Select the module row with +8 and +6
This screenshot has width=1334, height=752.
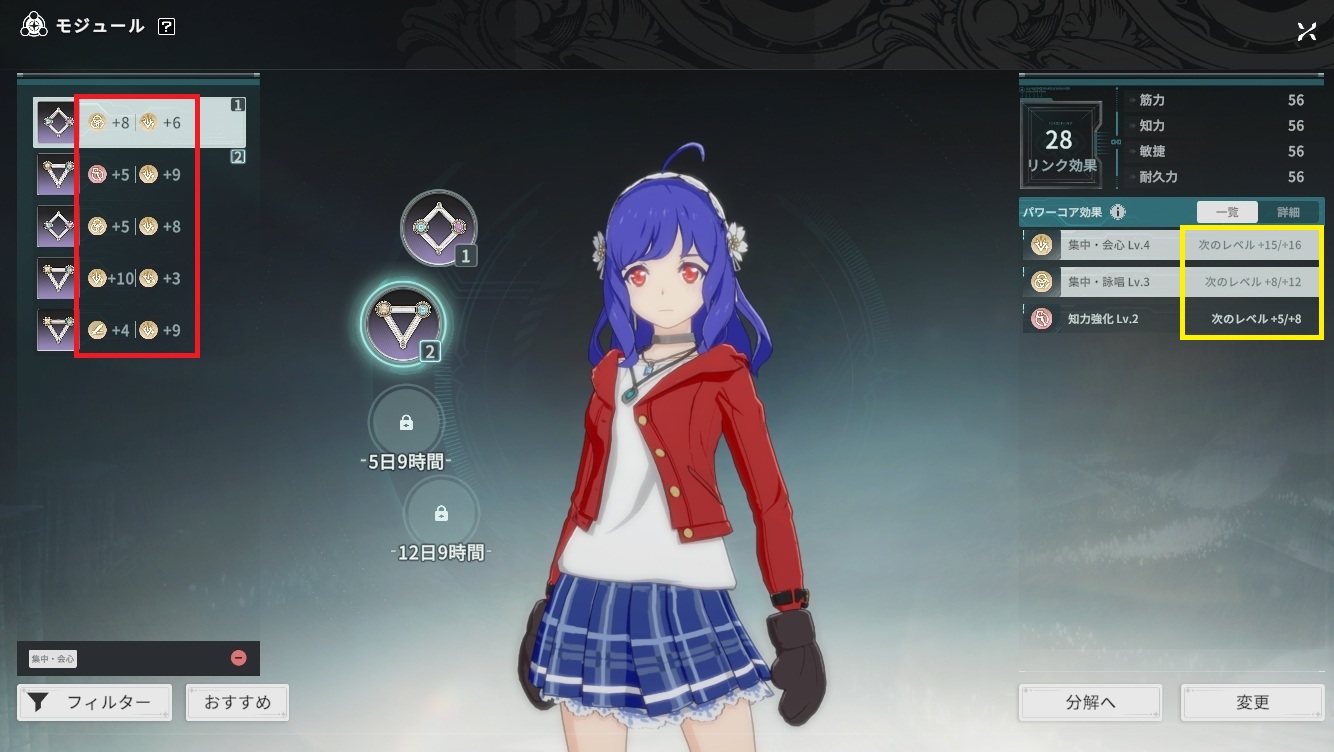tap(140, 123)
